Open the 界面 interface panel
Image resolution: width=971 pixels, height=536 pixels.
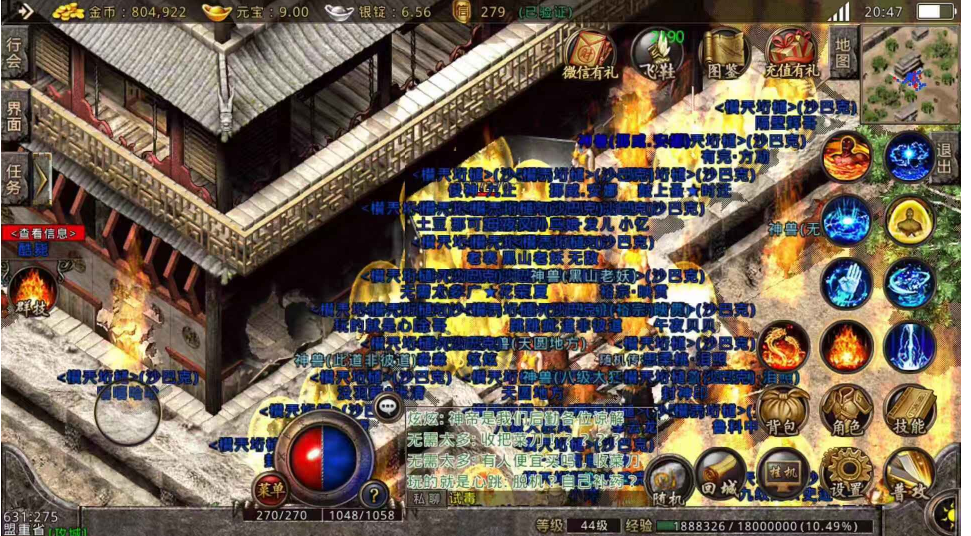pyautogui.click(x=14, y=116)
